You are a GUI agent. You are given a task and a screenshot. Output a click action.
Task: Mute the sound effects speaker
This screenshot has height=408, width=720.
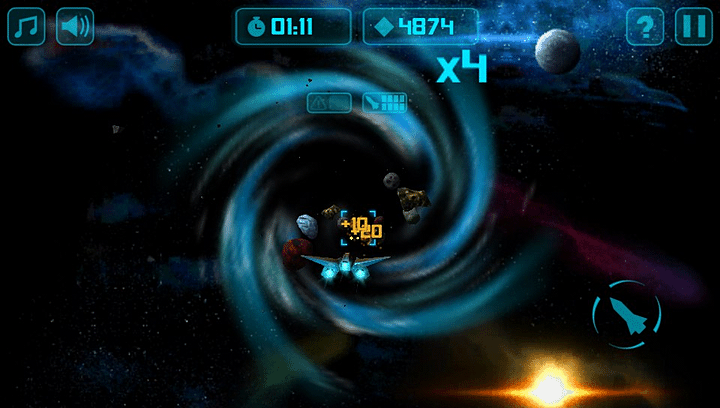coord(75,27)
